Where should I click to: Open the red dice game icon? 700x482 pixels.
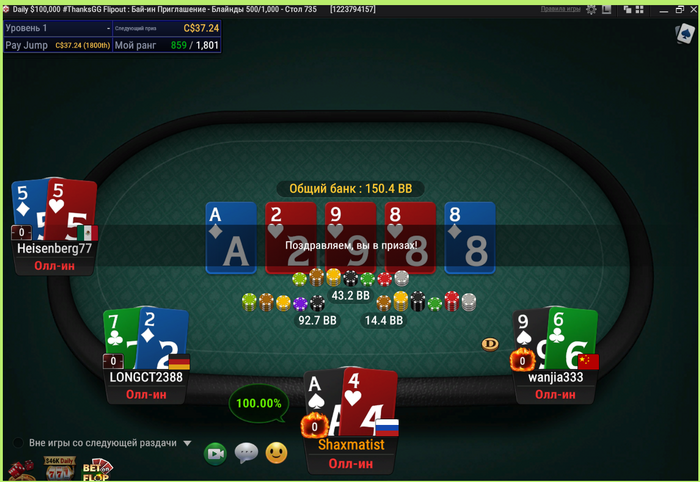click(x=20, y=470)
